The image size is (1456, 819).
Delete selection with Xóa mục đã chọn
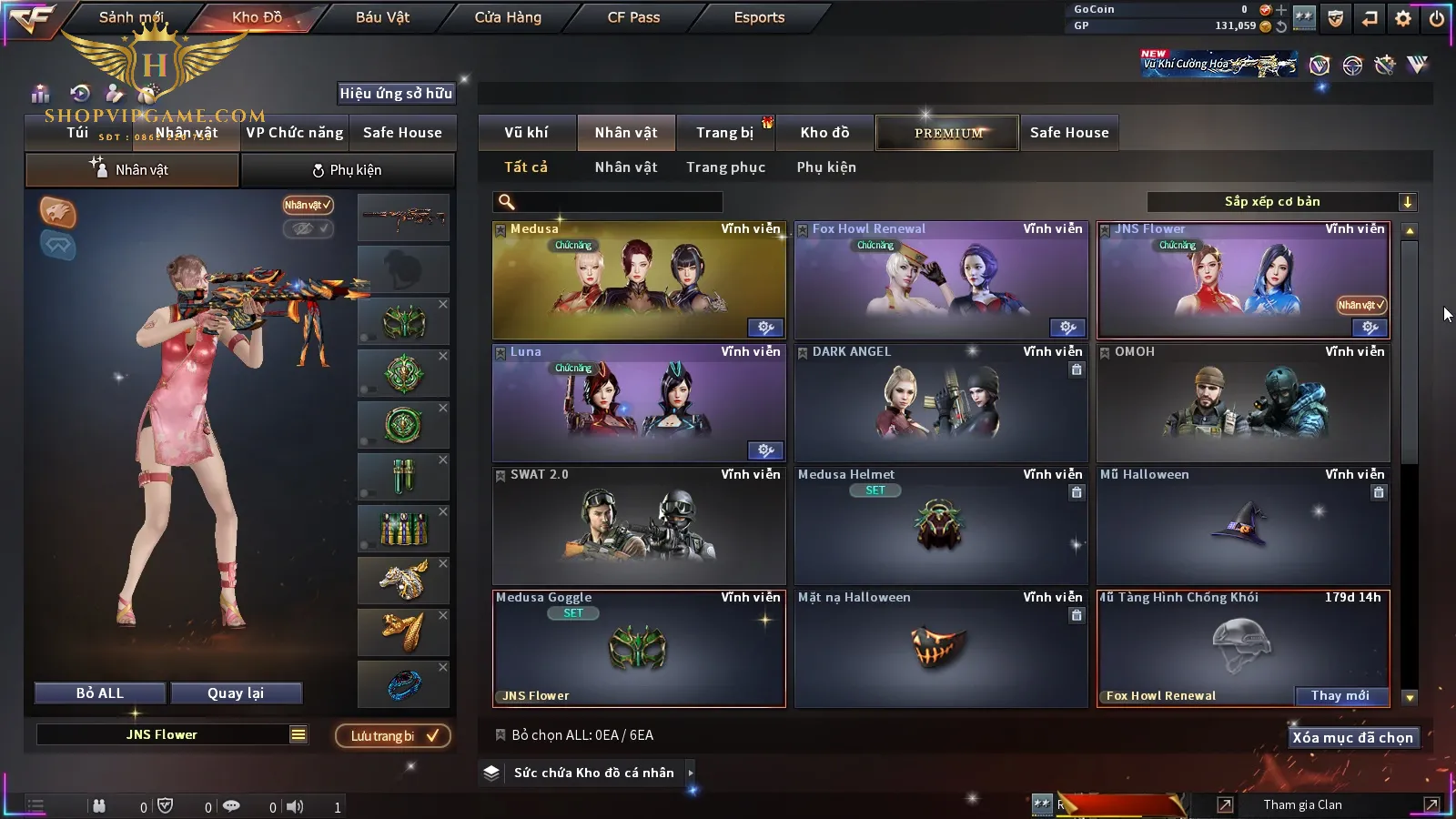click(x=1352, y=738)
